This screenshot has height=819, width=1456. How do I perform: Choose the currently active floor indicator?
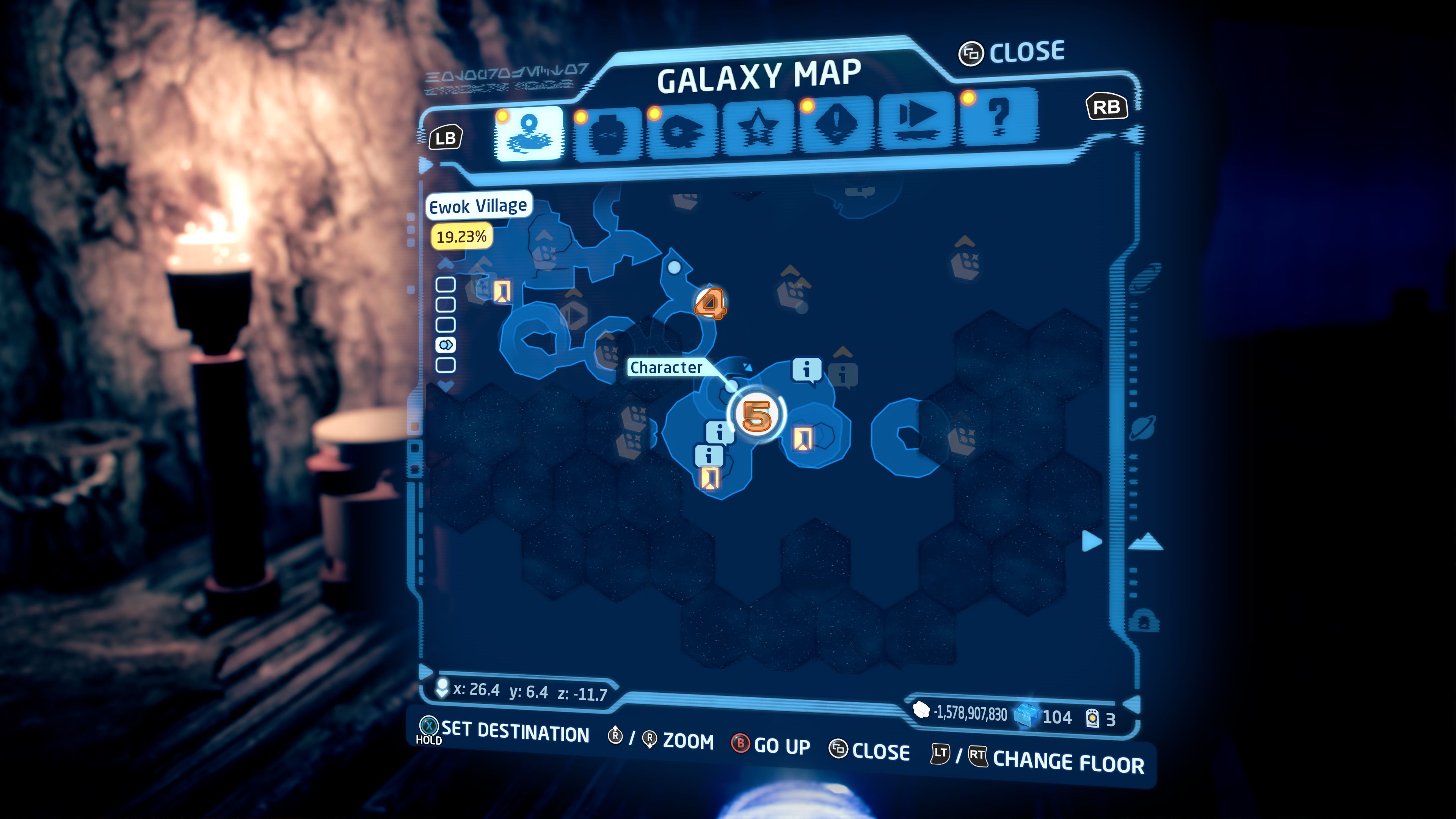[x=446, y=345]
